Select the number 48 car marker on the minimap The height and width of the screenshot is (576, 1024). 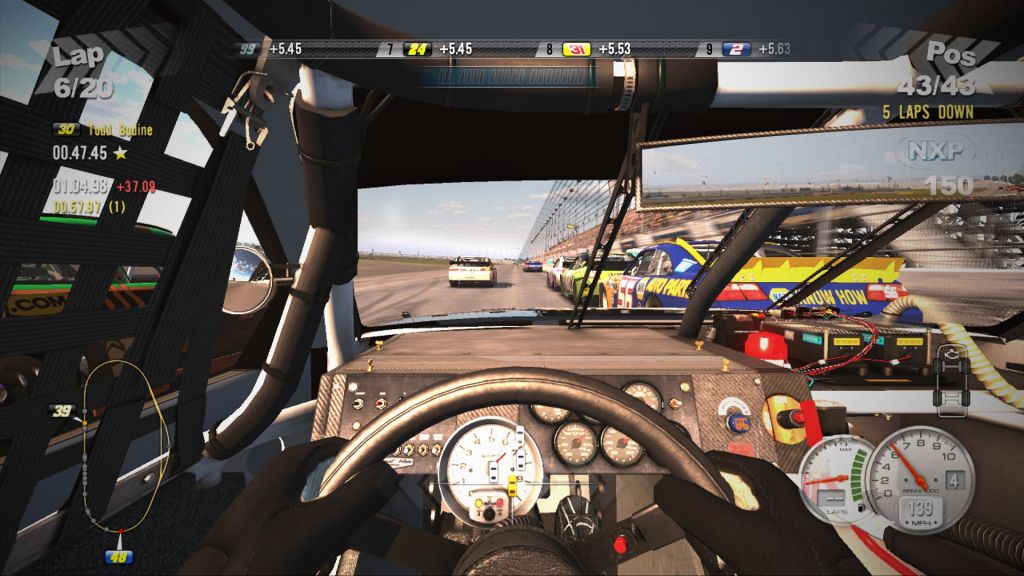[121, 555]
